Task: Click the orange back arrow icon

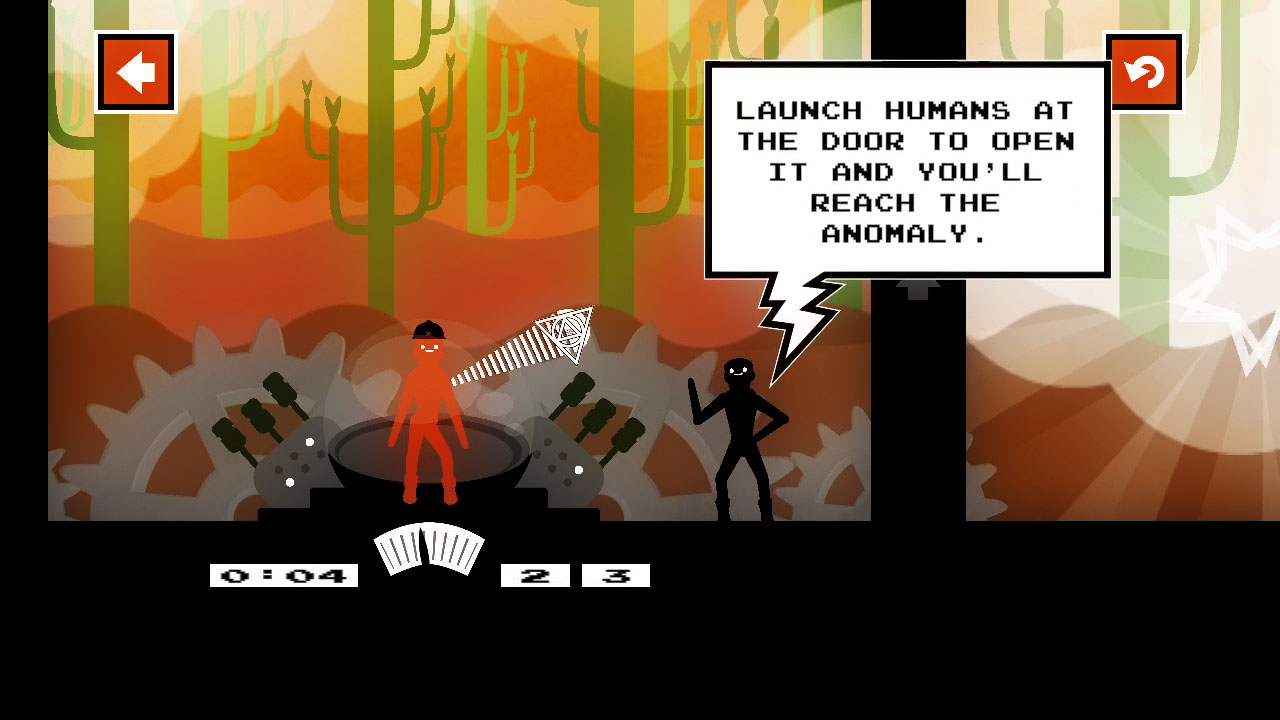Action: click(135, 72)
